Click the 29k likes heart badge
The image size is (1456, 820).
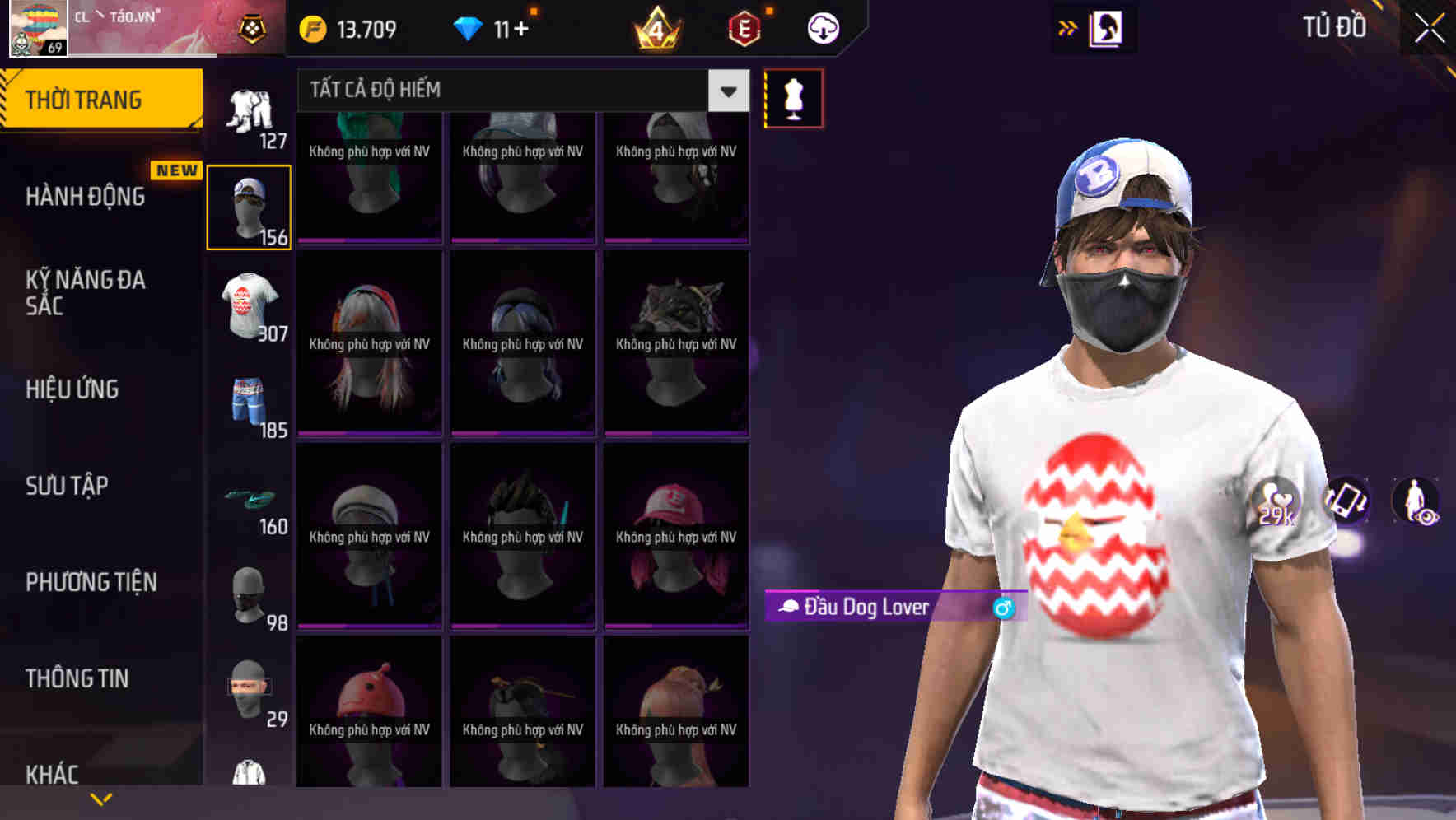pos(1276,502)
